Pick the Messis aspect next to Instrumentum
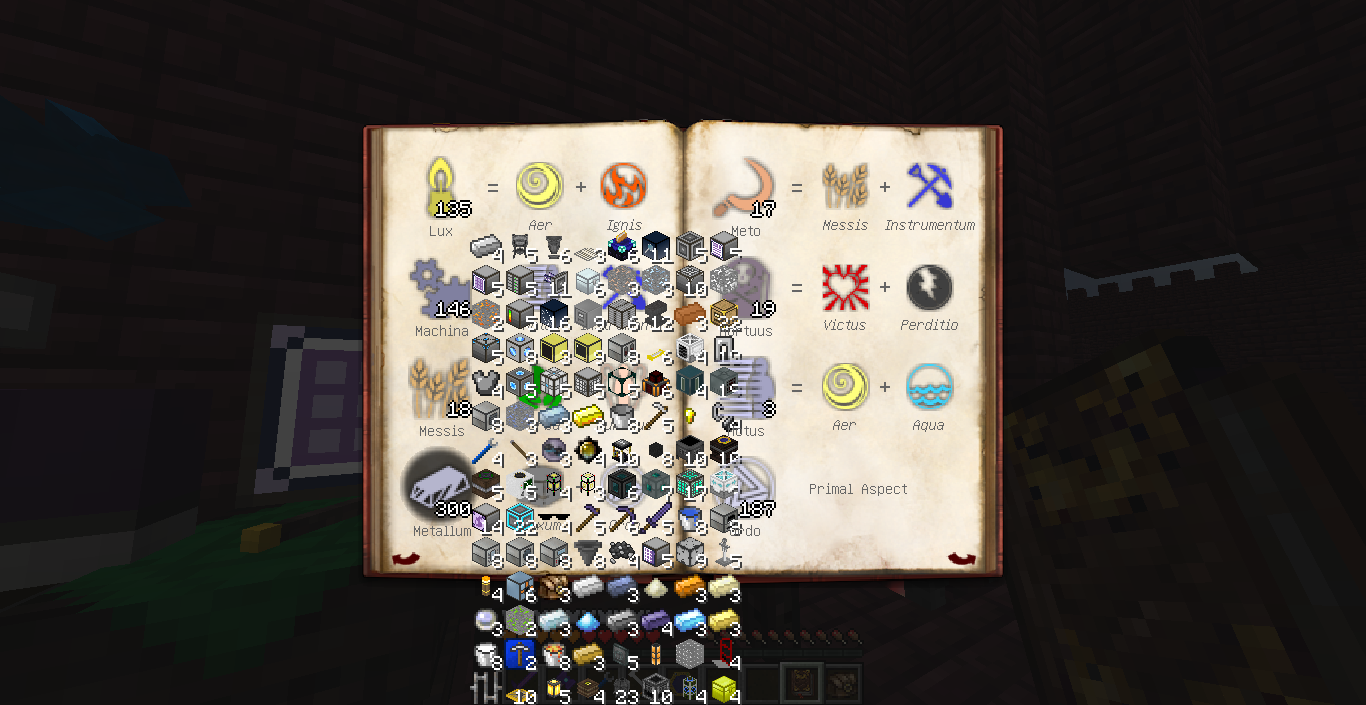 click(845, 187)
